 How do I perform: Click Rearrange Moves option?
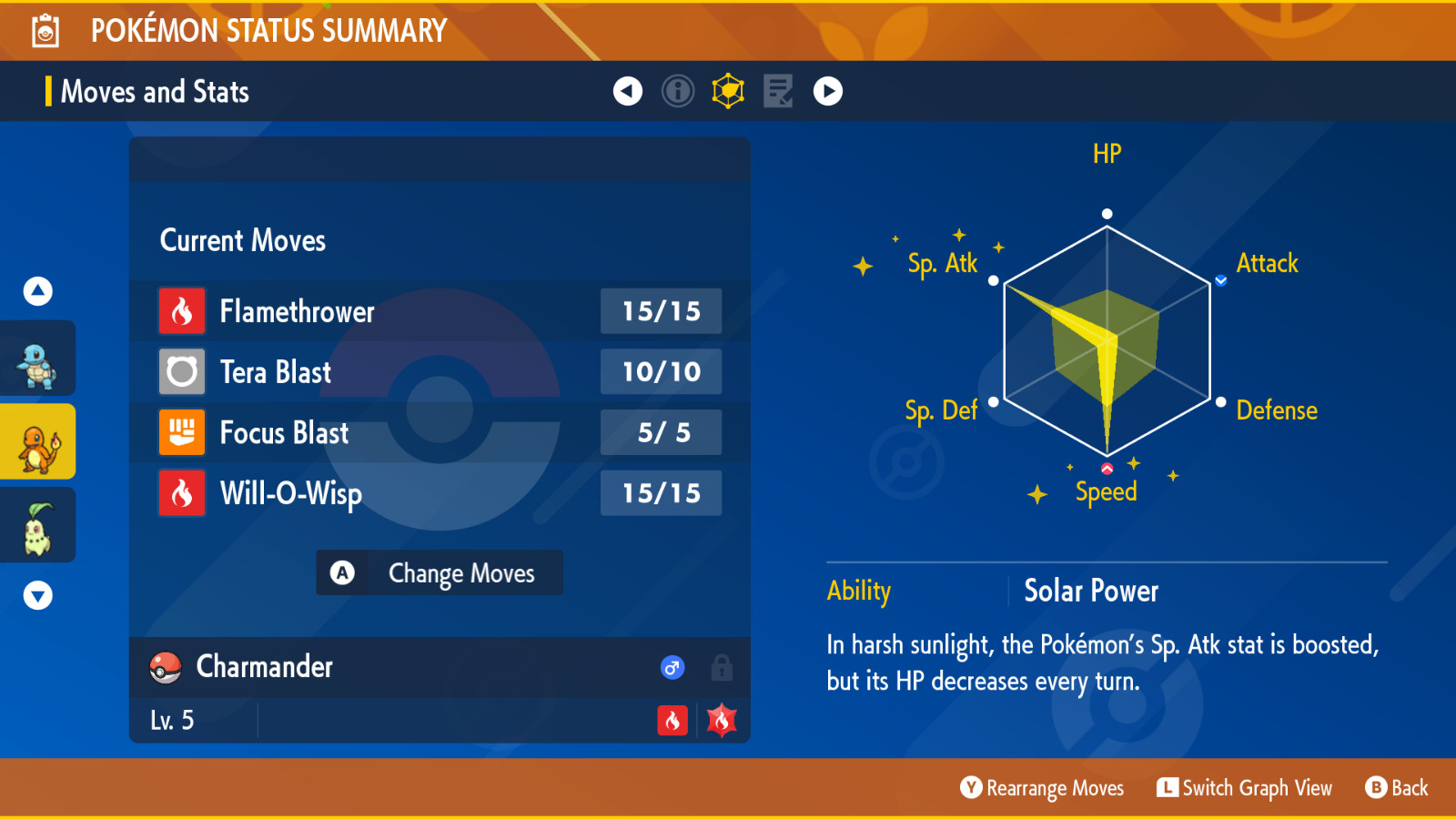point(1043,788)
